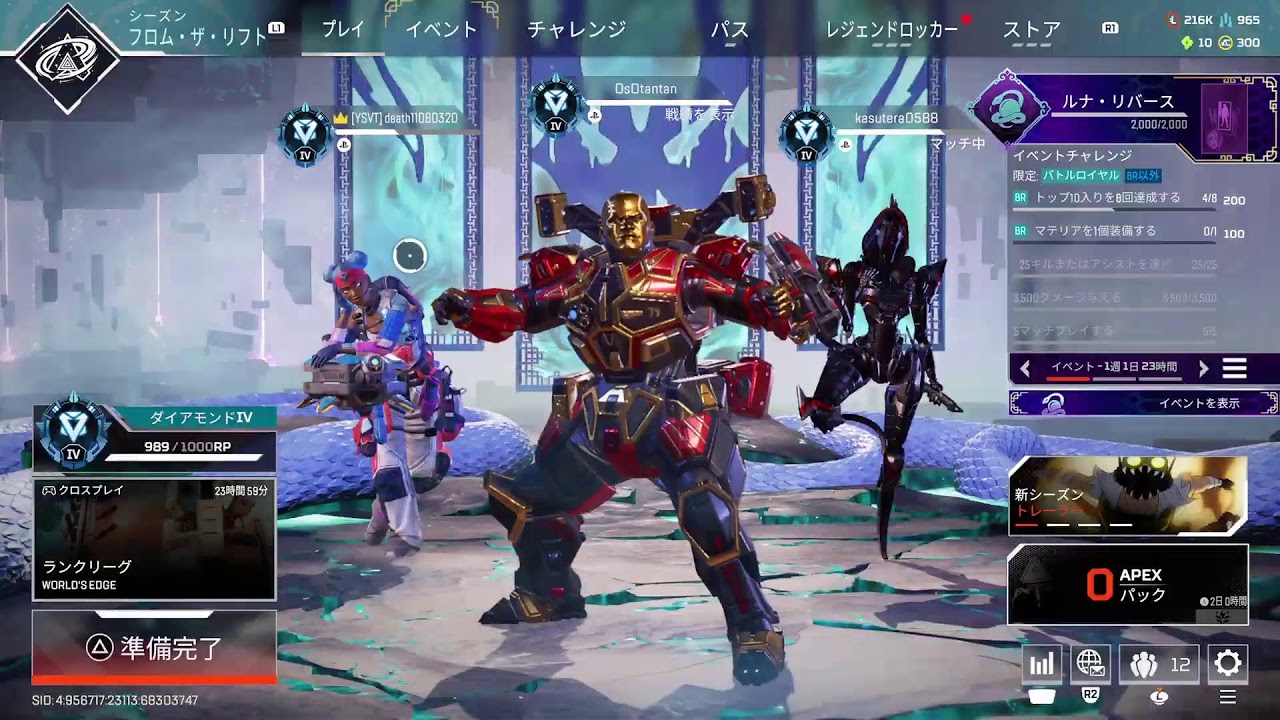Open the パス tab
The height and width of the screenshot is (720, 1280).
[x=729, y=30]
